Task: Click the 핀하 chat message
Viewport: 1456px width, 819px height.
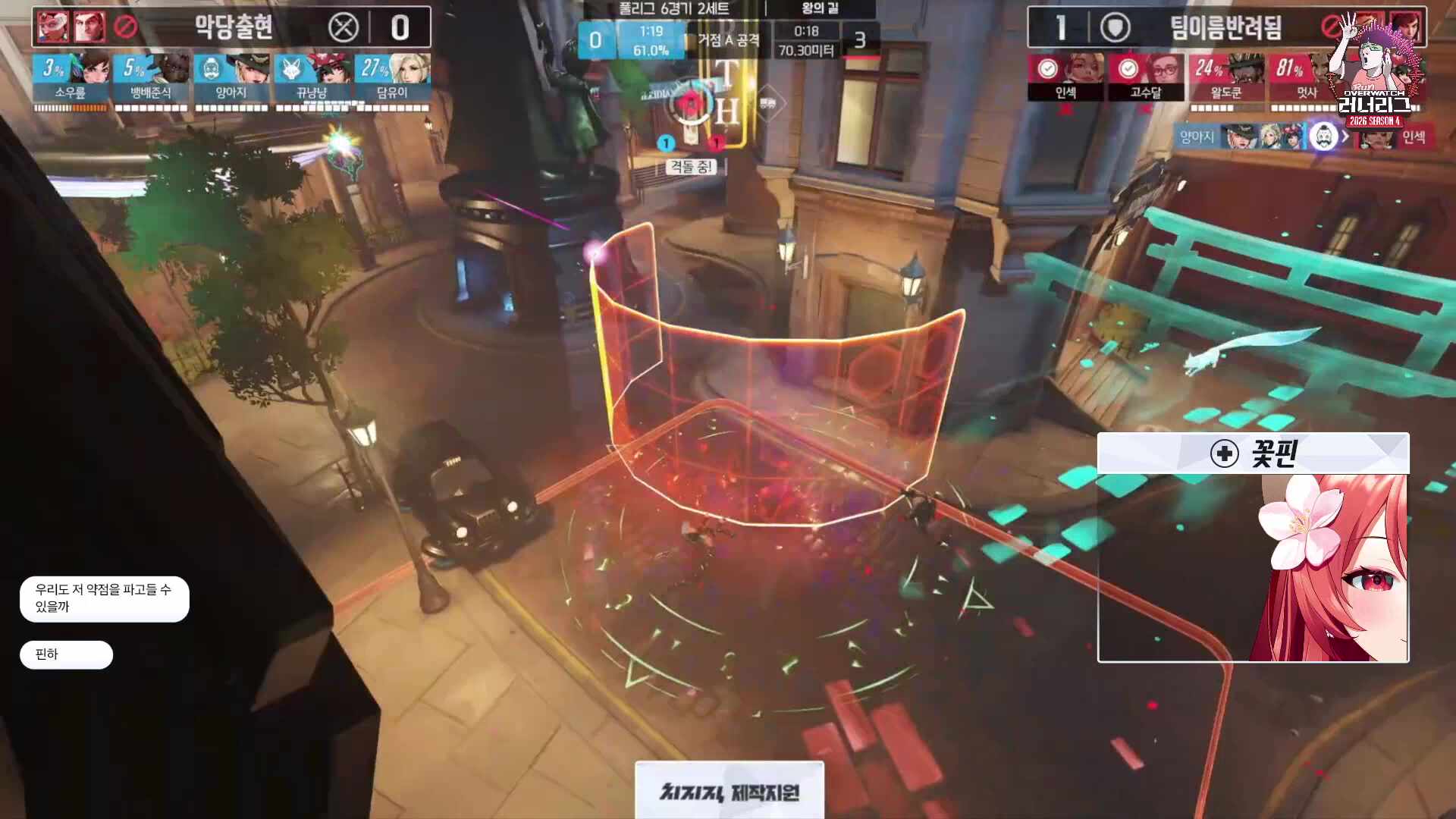Action: [65, 654]
